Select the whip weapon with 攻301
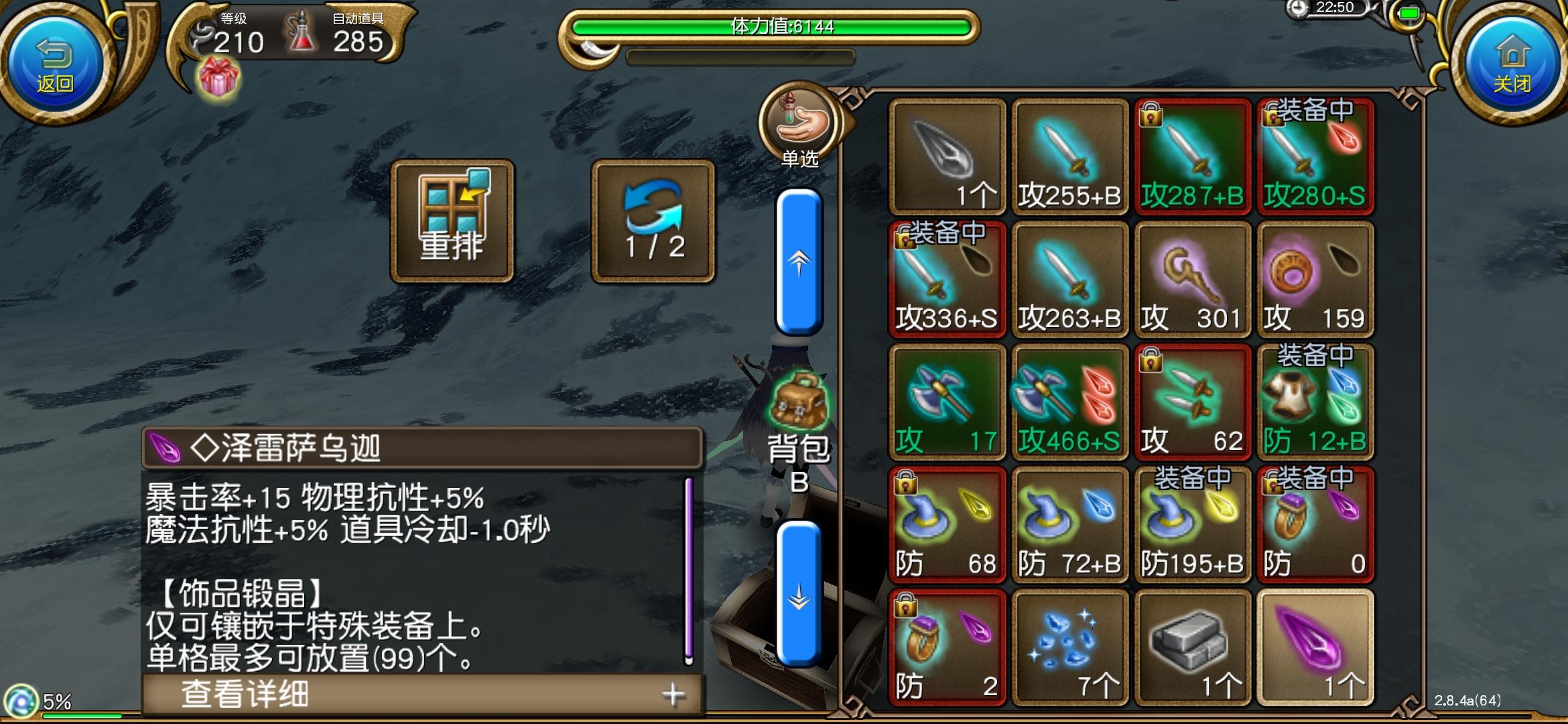 point(1193,278)
